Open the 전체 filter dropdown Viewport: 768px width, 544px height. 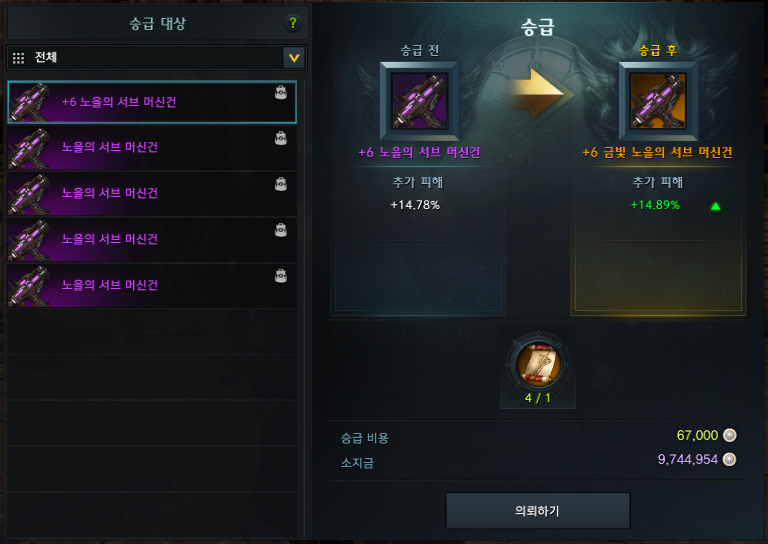(293, 58)
